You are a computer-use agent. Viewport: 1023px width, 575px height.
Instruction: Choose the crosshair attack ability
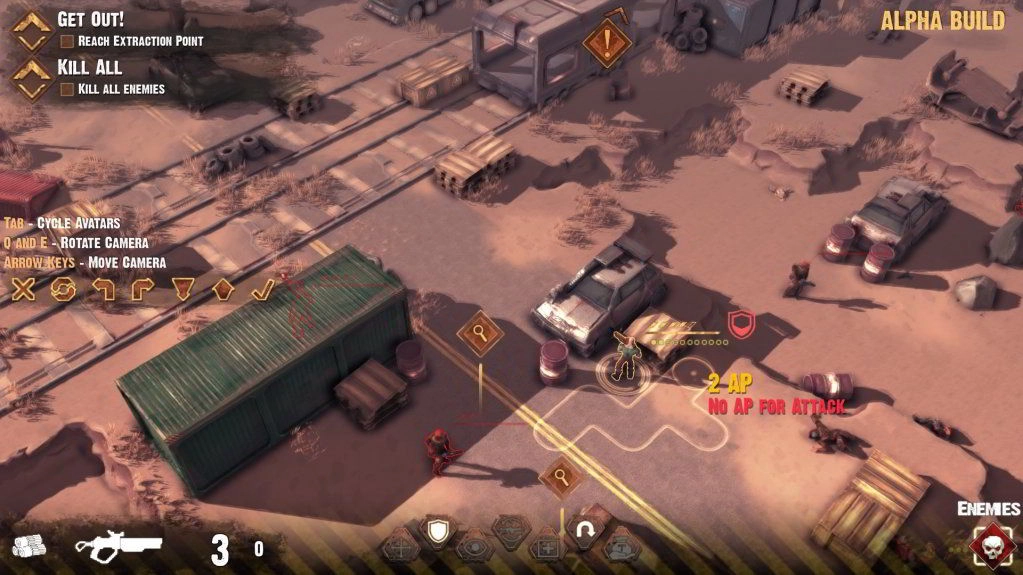pyautogui.click(x=400, y=548)
